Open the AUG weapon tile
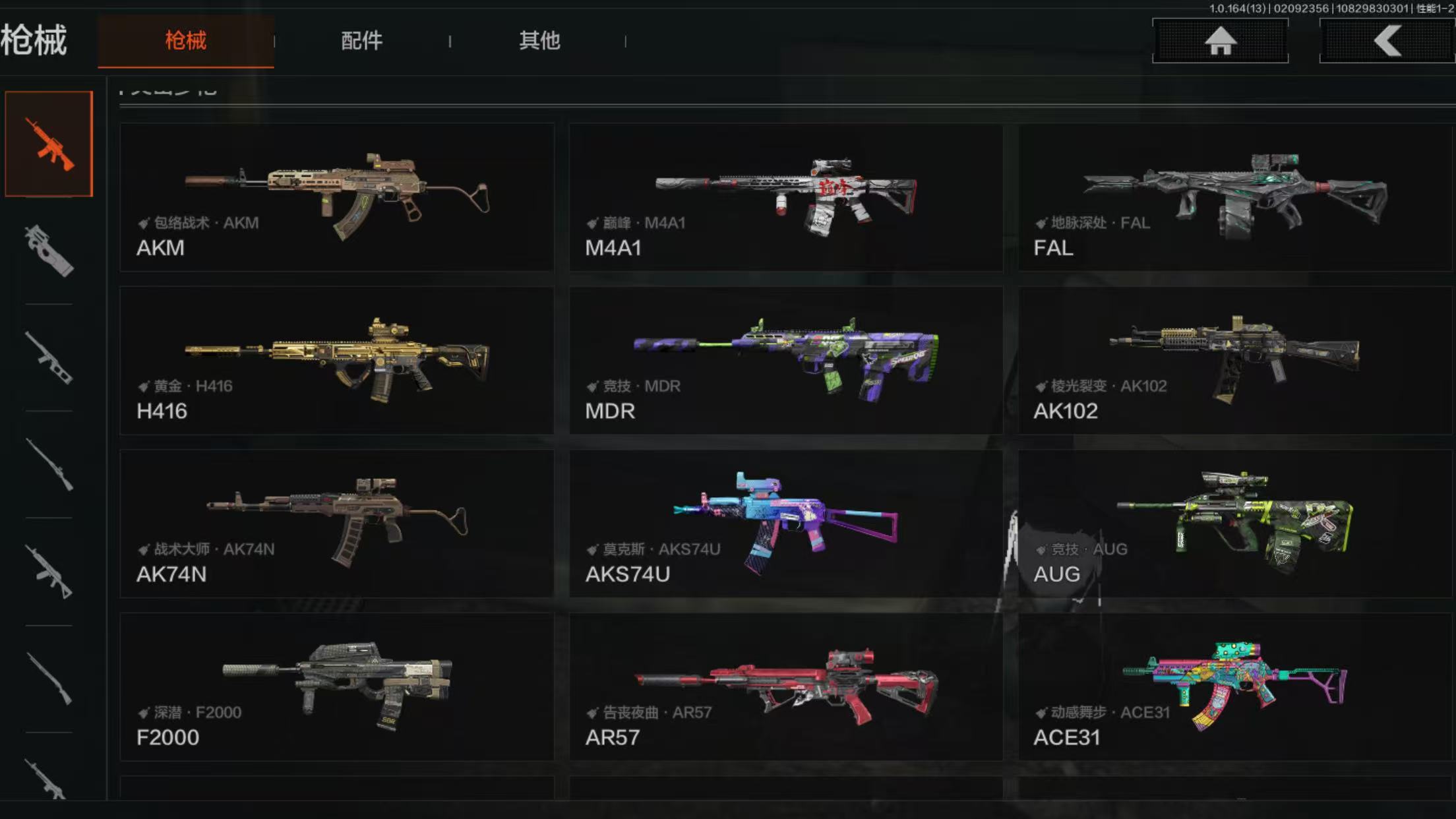The height and width of the screenshot is (819, 1456). 1234,524
